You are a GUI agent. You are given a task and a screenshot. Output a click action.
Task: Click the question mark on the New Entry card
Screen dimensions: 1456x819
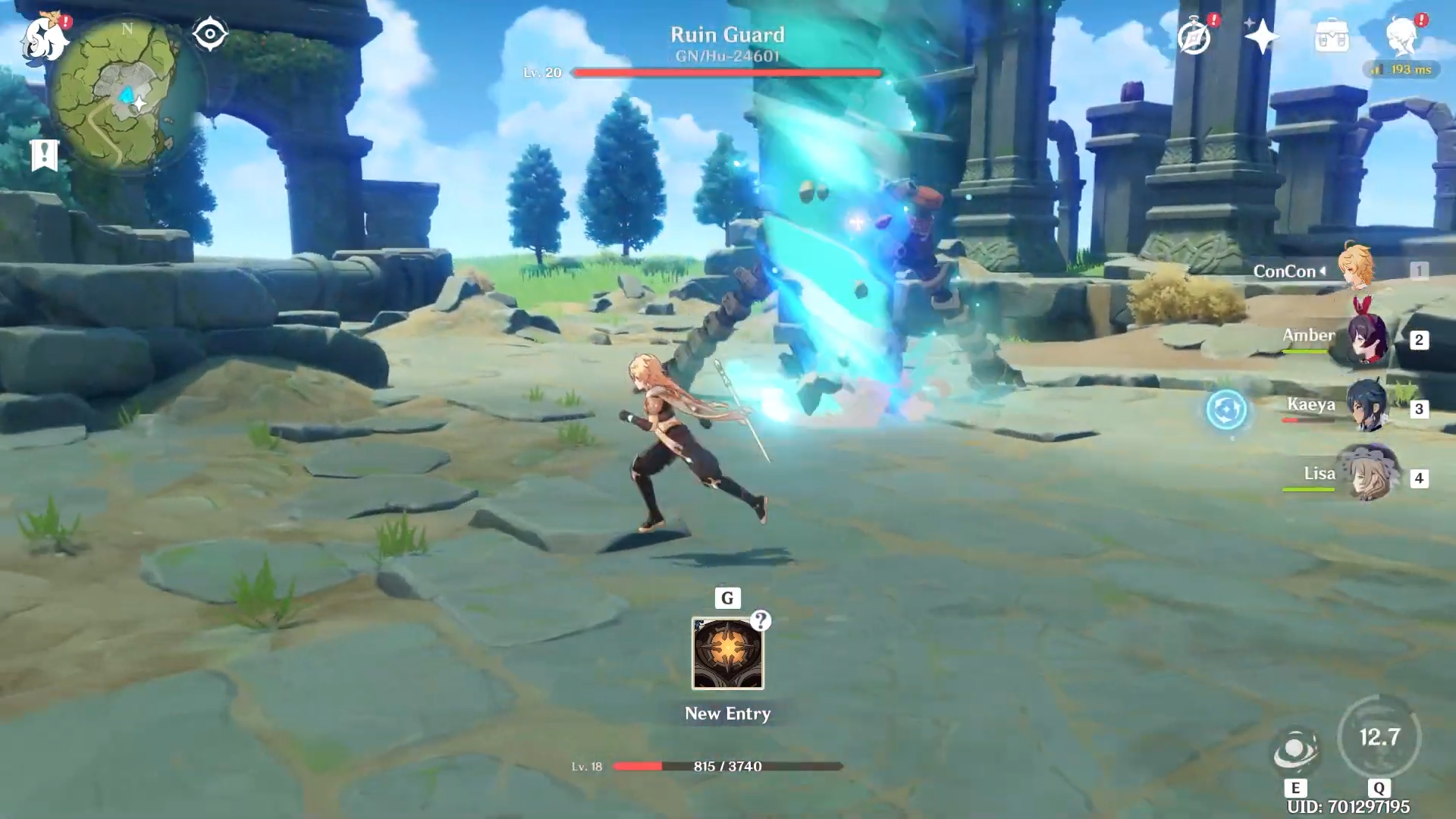[x=761, y=622]
